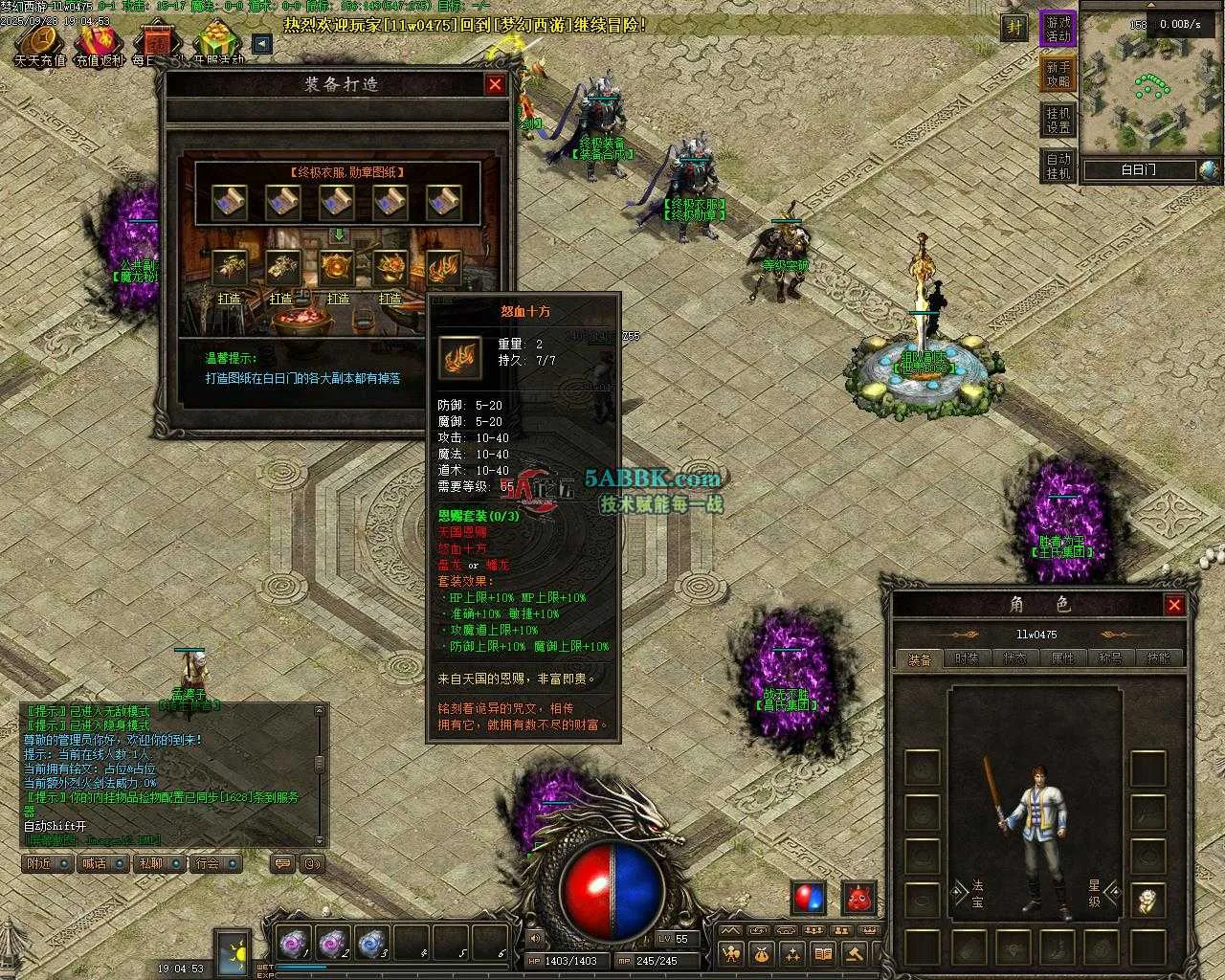Open the world map globe icon
The image size is (1225, 980).
tap(1210, 170)
